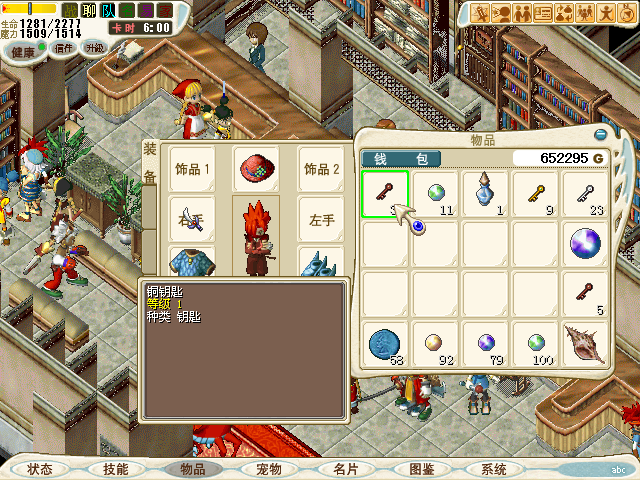
Task: Open the 宠物 pet menu
Action: tap(268, 469)
